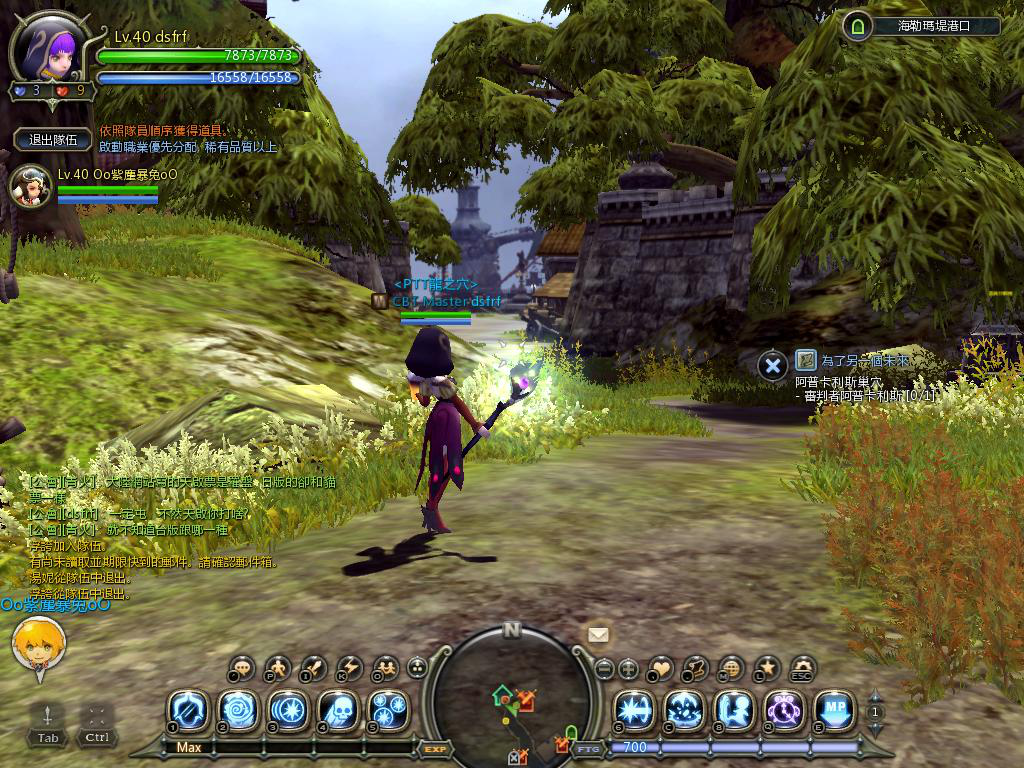1024x768 pixels.
Task: Open the globe icon menu
Action: pyautogui.click(x=732, y=668)
